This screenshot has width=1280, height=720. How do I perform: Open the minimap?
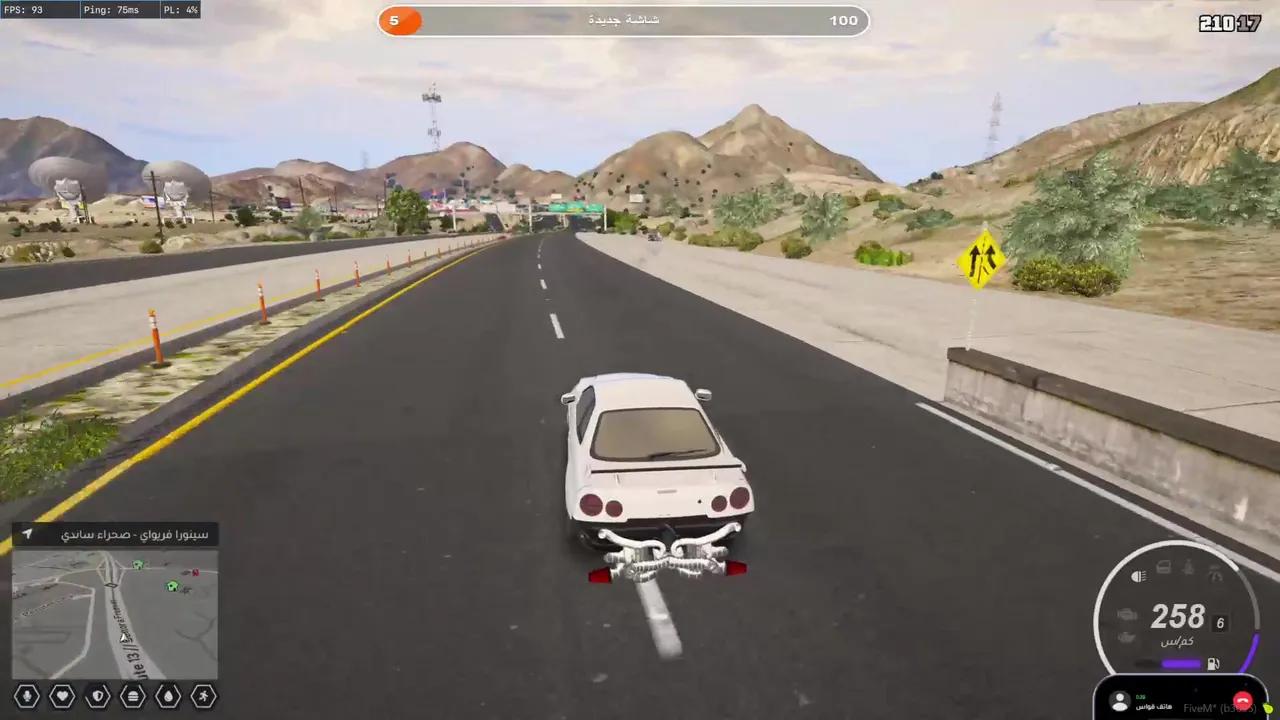(x=115, y=614)
